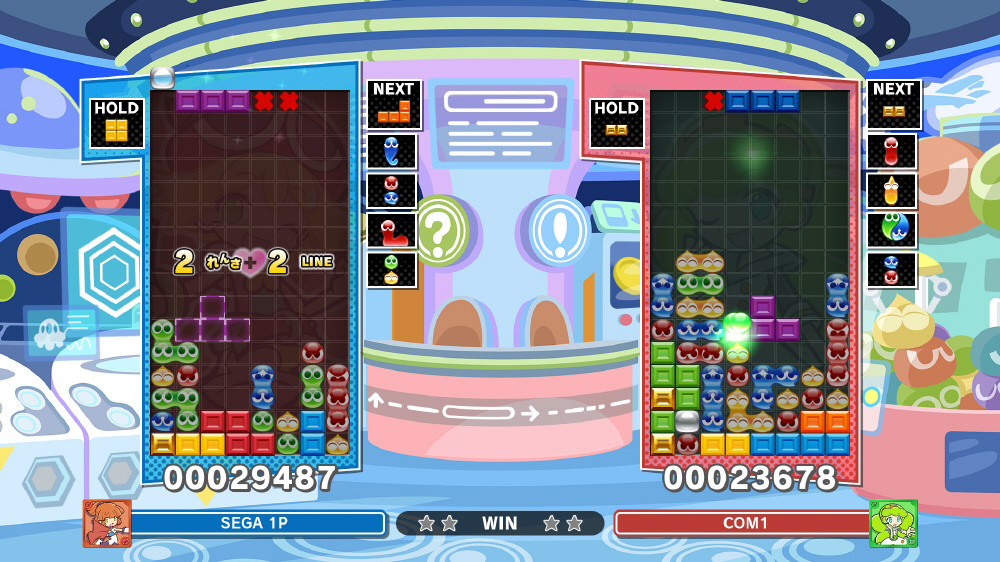This screenshot has height=562, width=1000.
Task: Select player one's HOLD box with yellow square piece
Action: 117,123
